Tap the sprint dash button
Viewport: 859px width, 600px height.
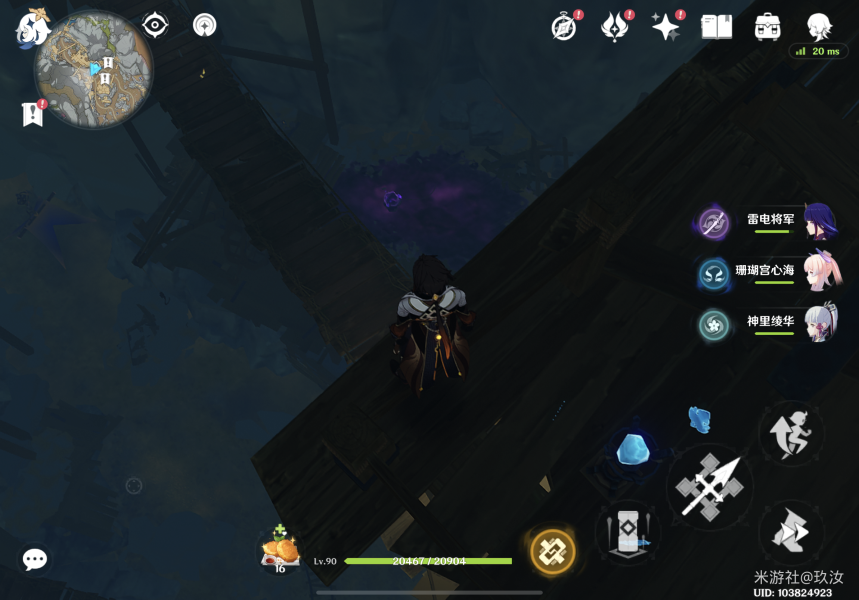(790, 530)
